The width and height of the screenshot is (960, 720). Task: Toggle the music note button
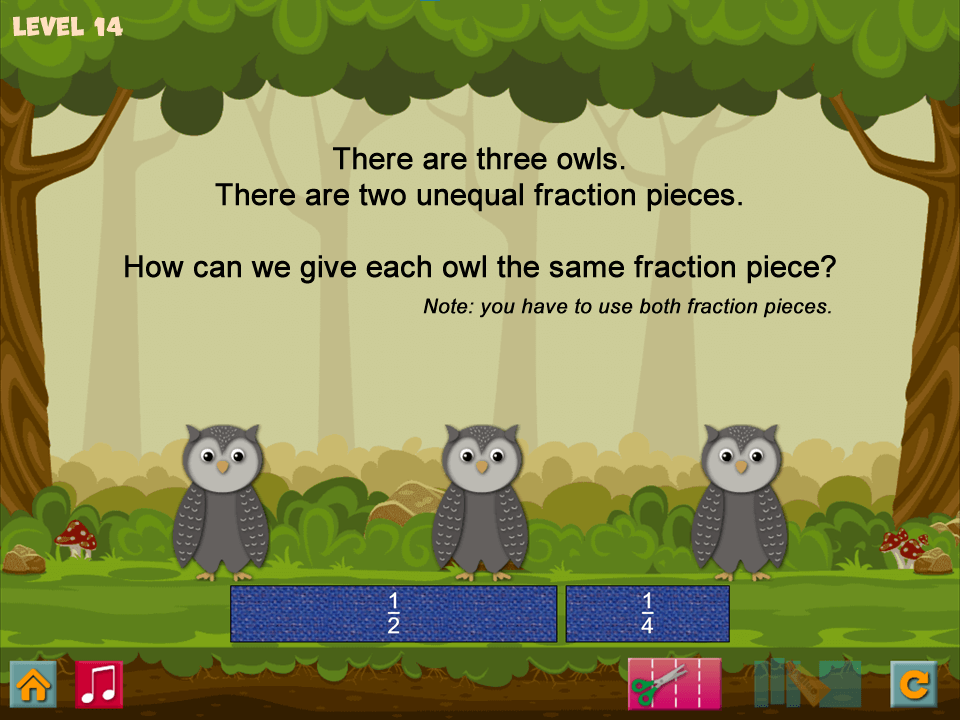click(x=99, y=685)
